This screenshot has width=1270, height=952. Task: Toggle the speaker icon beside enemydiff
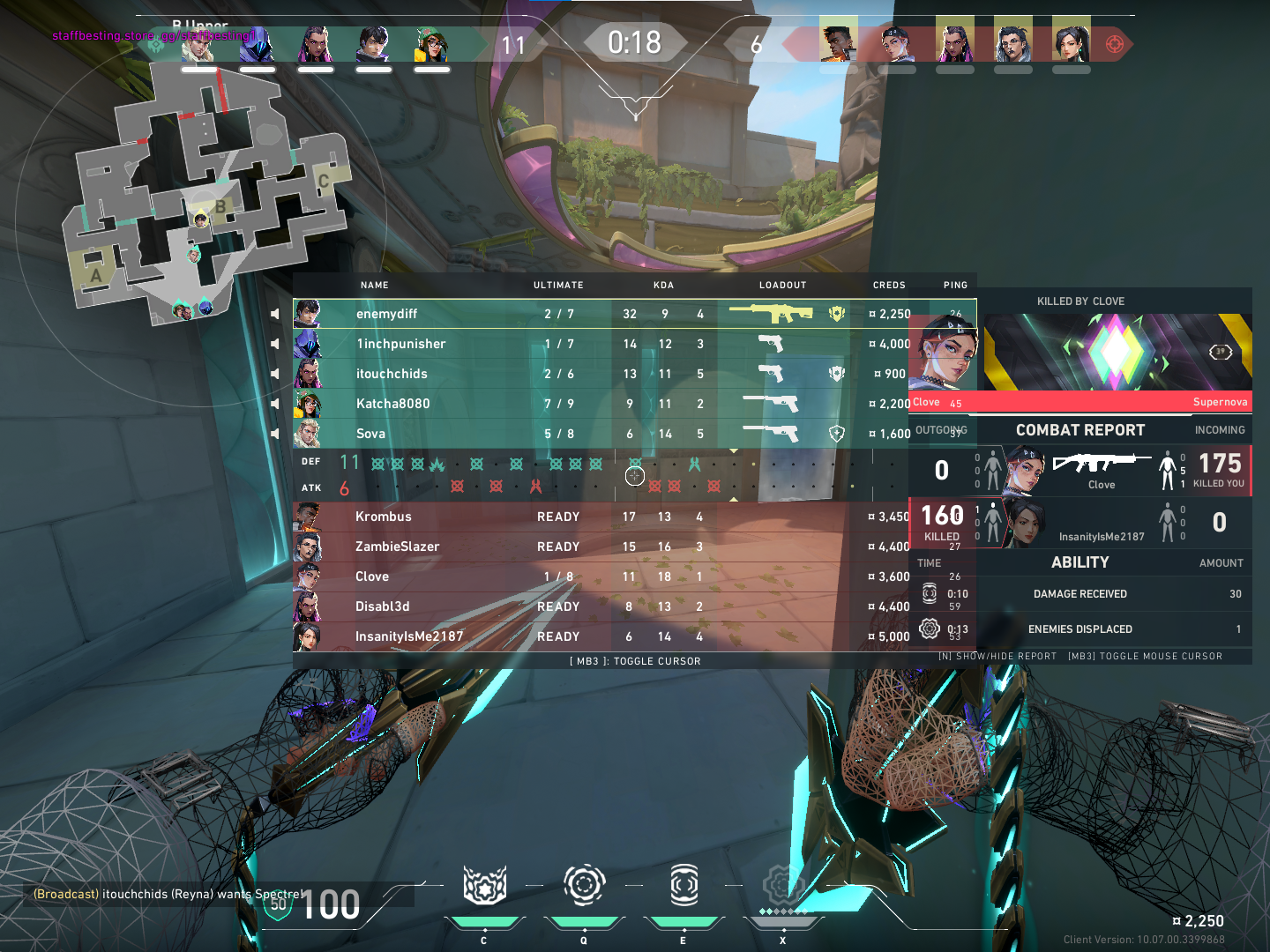[275, 314]
